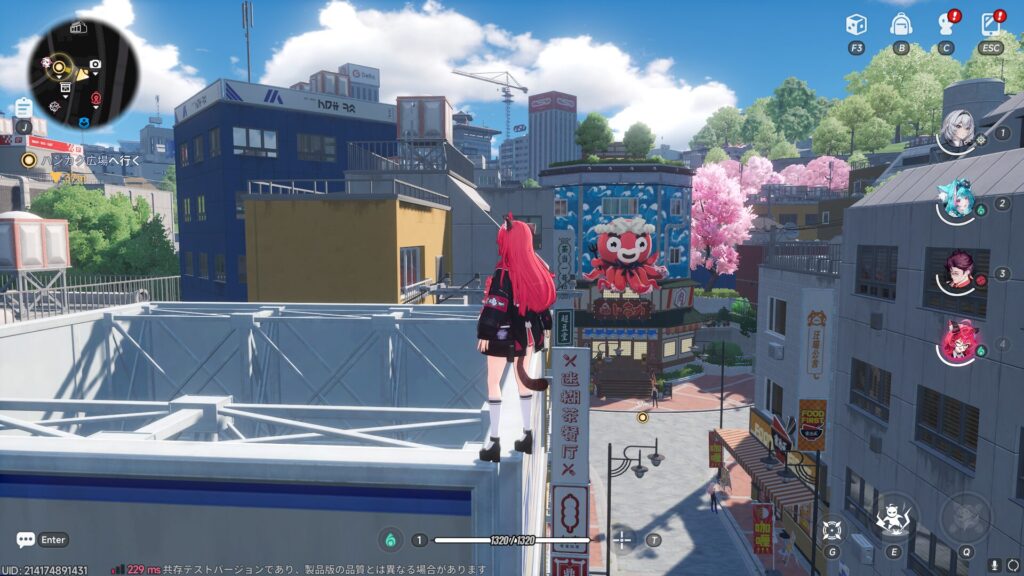Open the character menu icon with alert

coord(946,24)
